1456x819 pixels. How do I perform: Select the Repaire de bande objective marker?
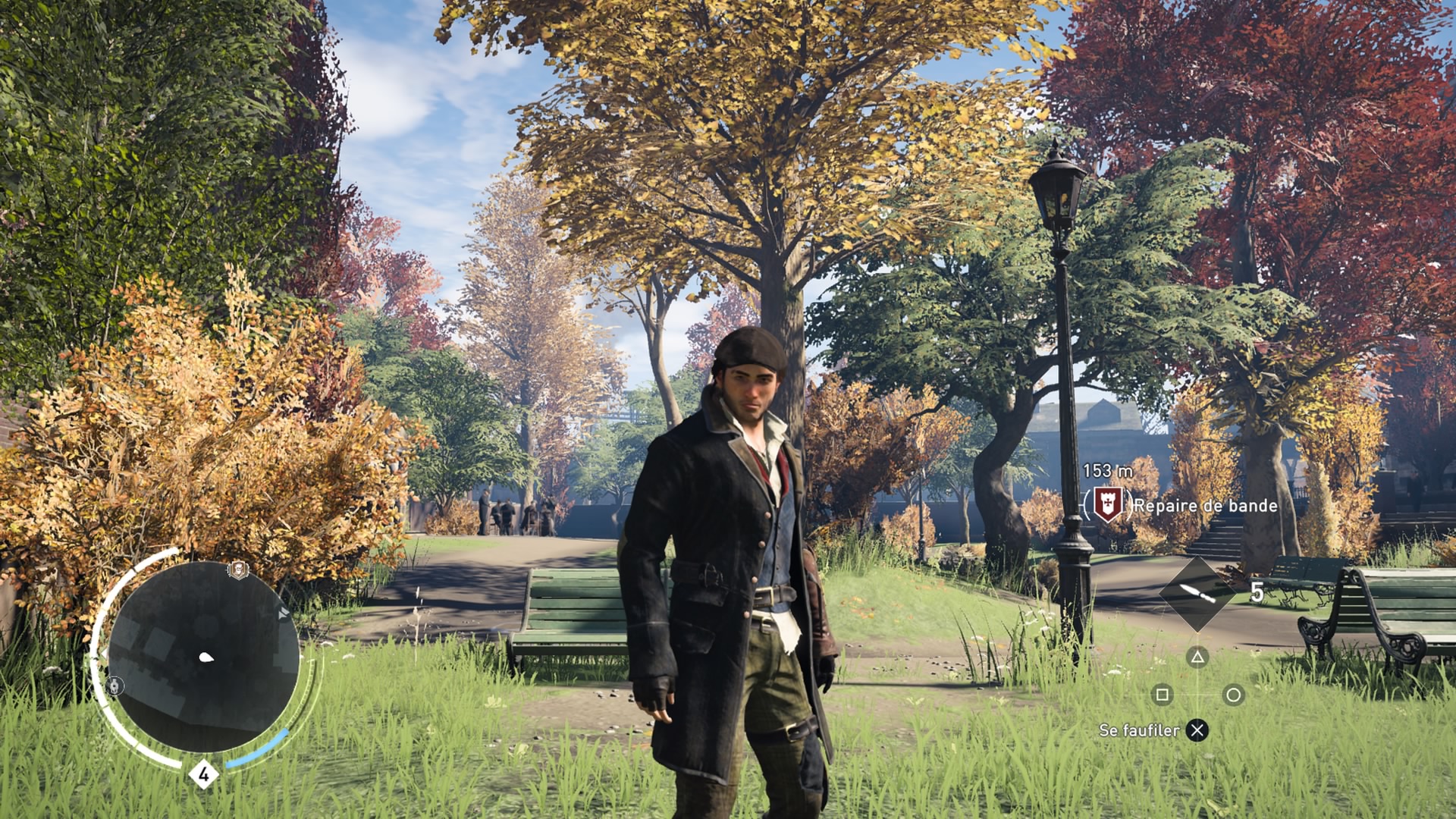[x=1107, y=505]
